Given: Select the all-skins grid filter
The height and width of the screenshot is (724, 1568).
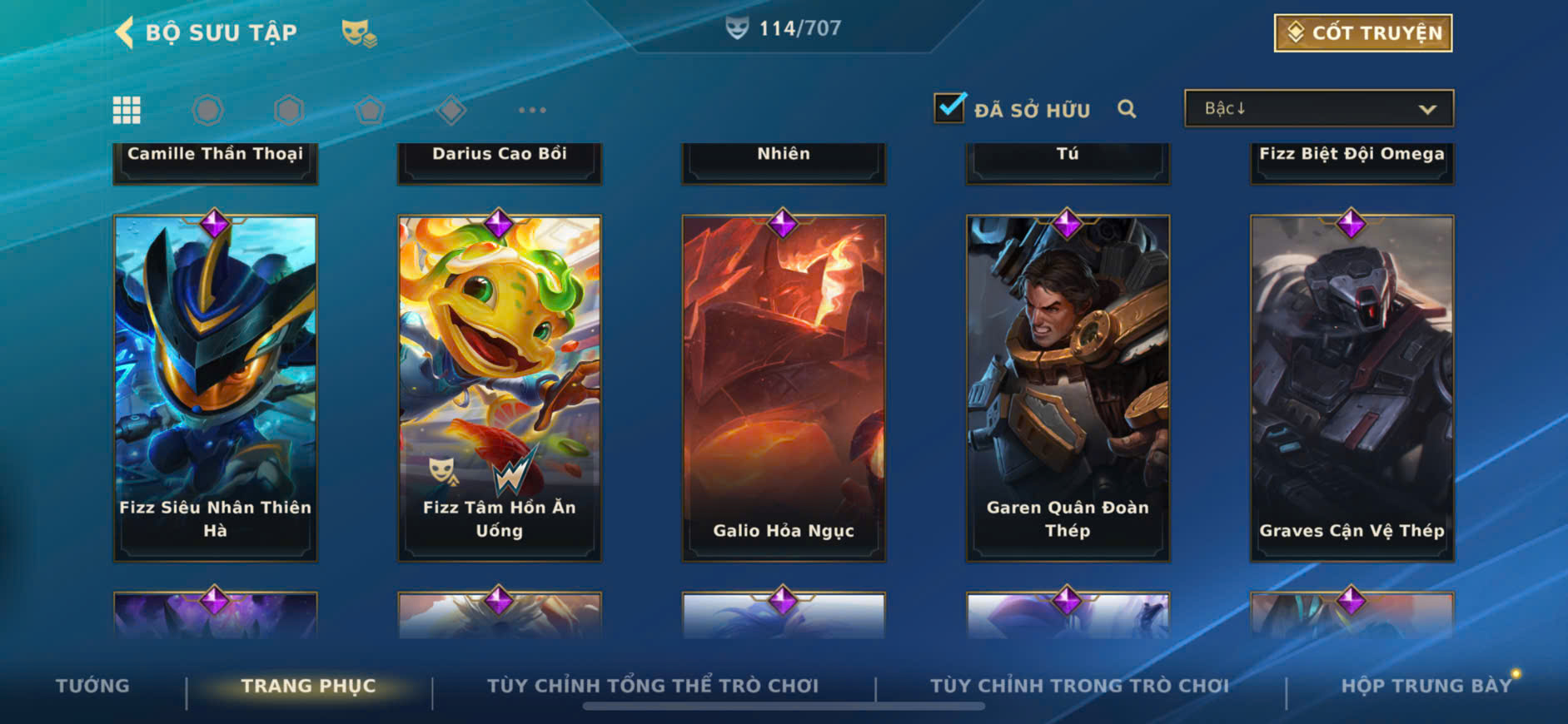Looking at the screenshot, I should tap(127, 110).
